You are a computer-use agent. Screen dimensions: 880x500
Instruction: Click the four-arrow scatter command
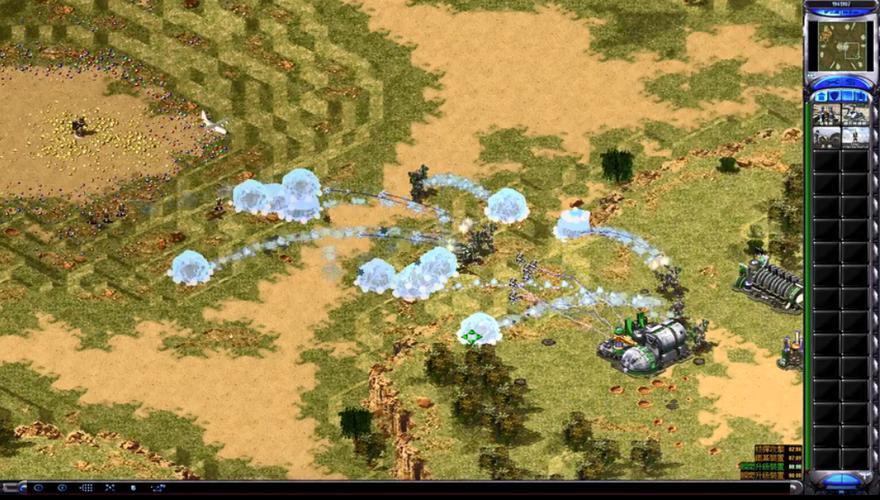tap(110, 488)
